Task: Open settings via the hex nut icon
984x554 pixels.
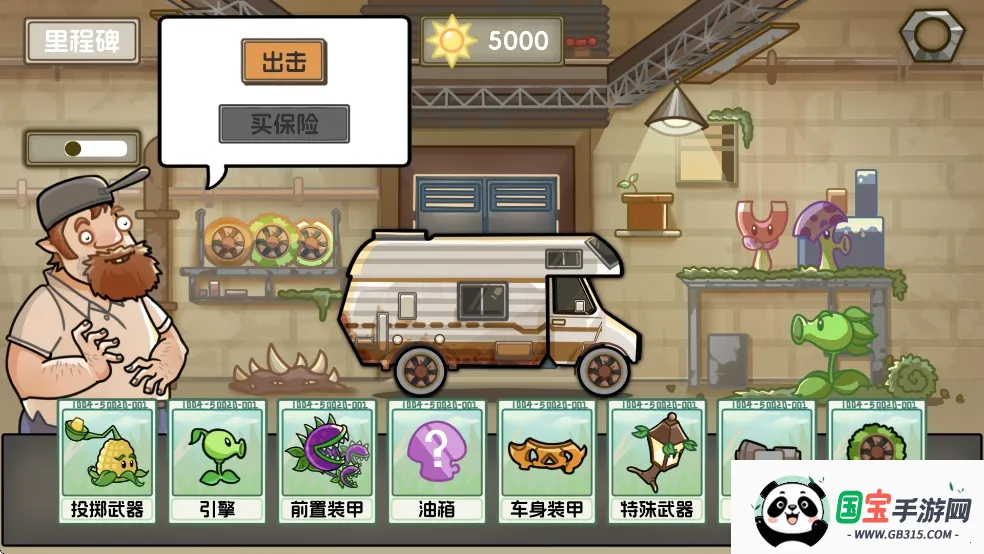Action: coord(932,36)
